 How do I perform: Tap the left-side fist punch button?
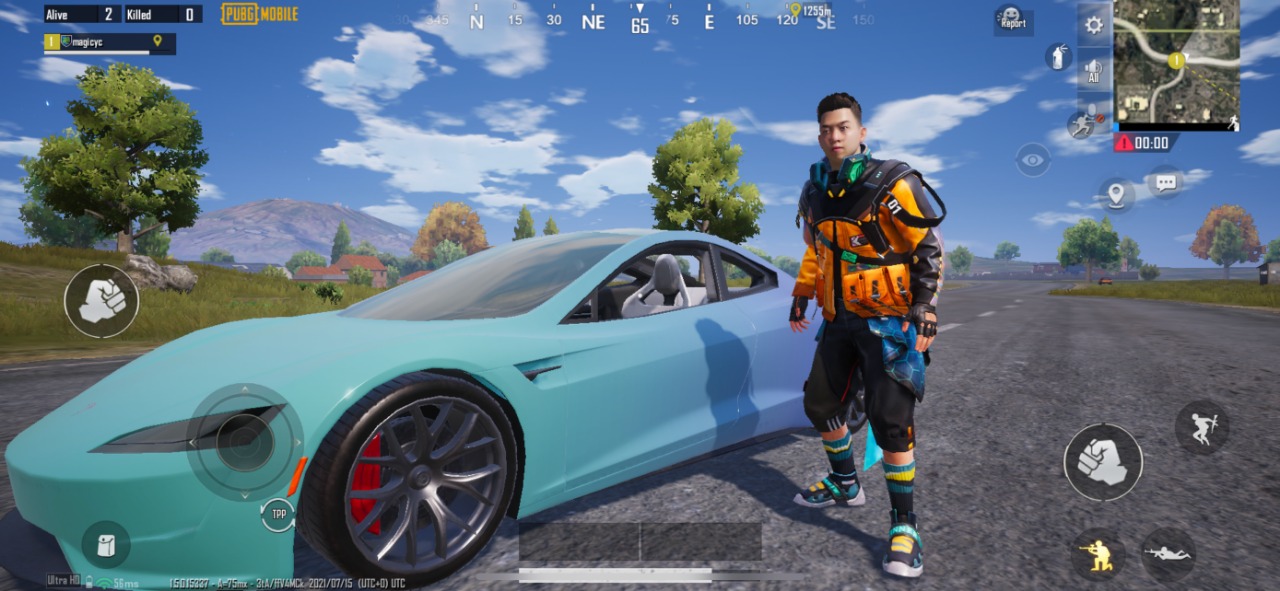[x=102, y=300]
